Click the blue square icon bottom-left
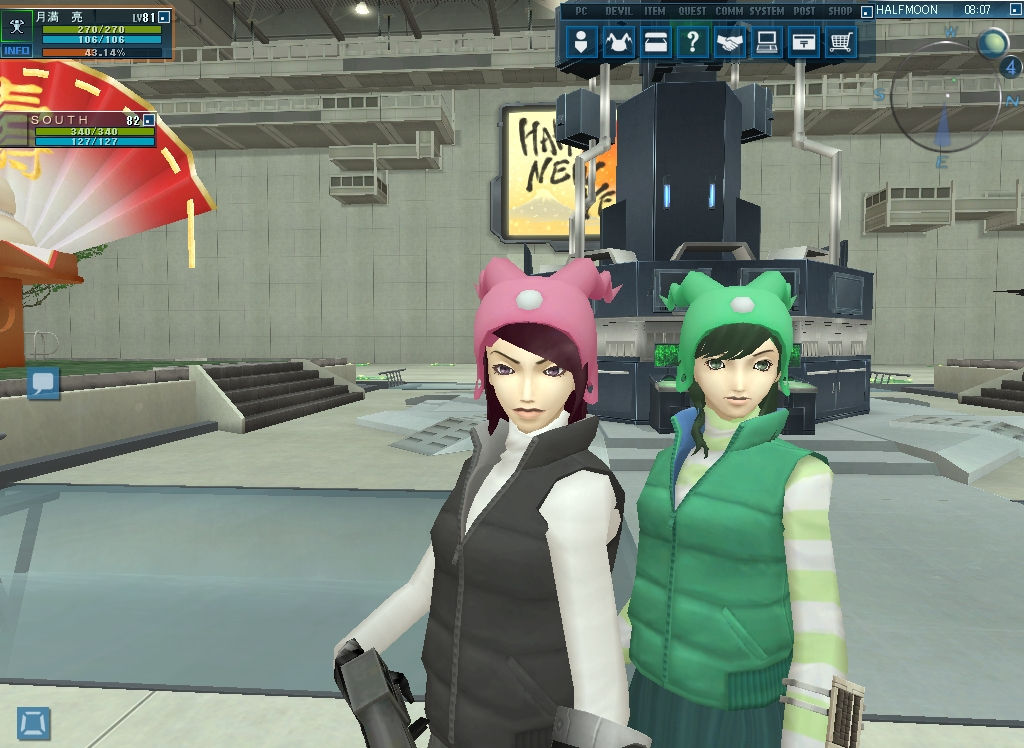The image size is (1024, 748). (x=34, y=722)
